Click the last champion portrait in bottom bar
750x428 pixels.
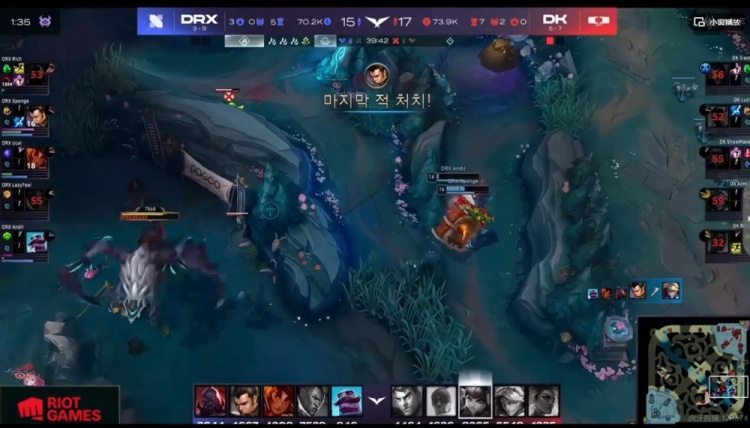pyautogui.click(x=543, y=401)
